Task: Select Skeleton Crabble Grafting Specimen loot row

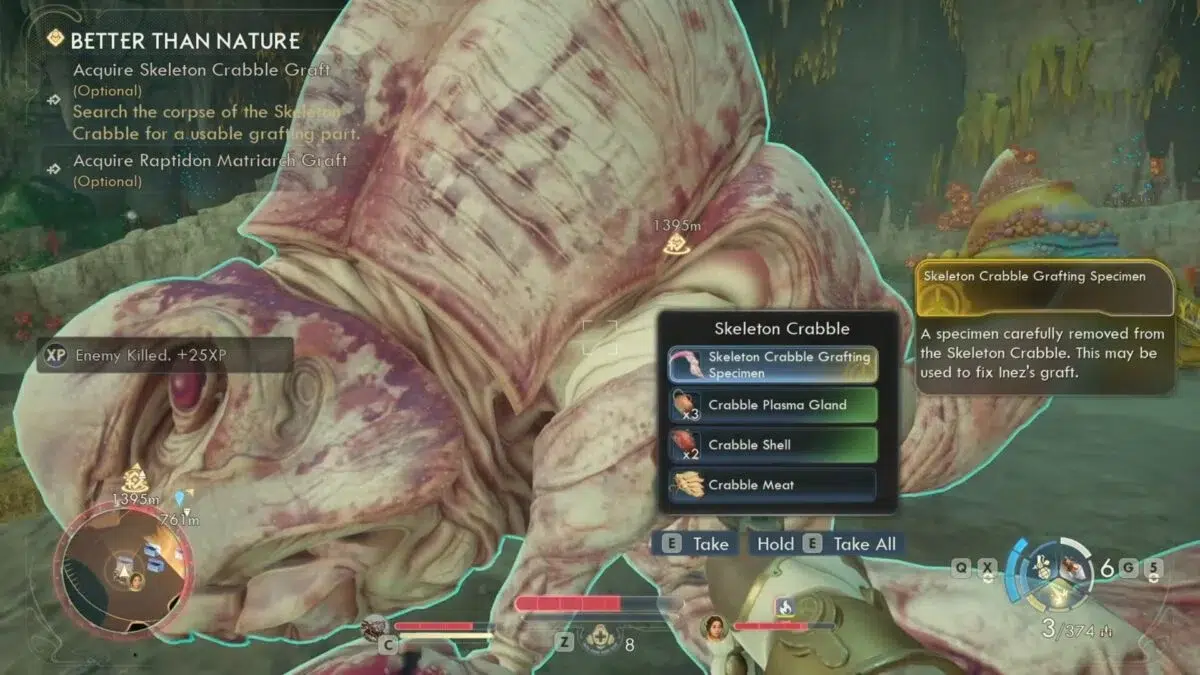Action: click(x=773, y=365)
